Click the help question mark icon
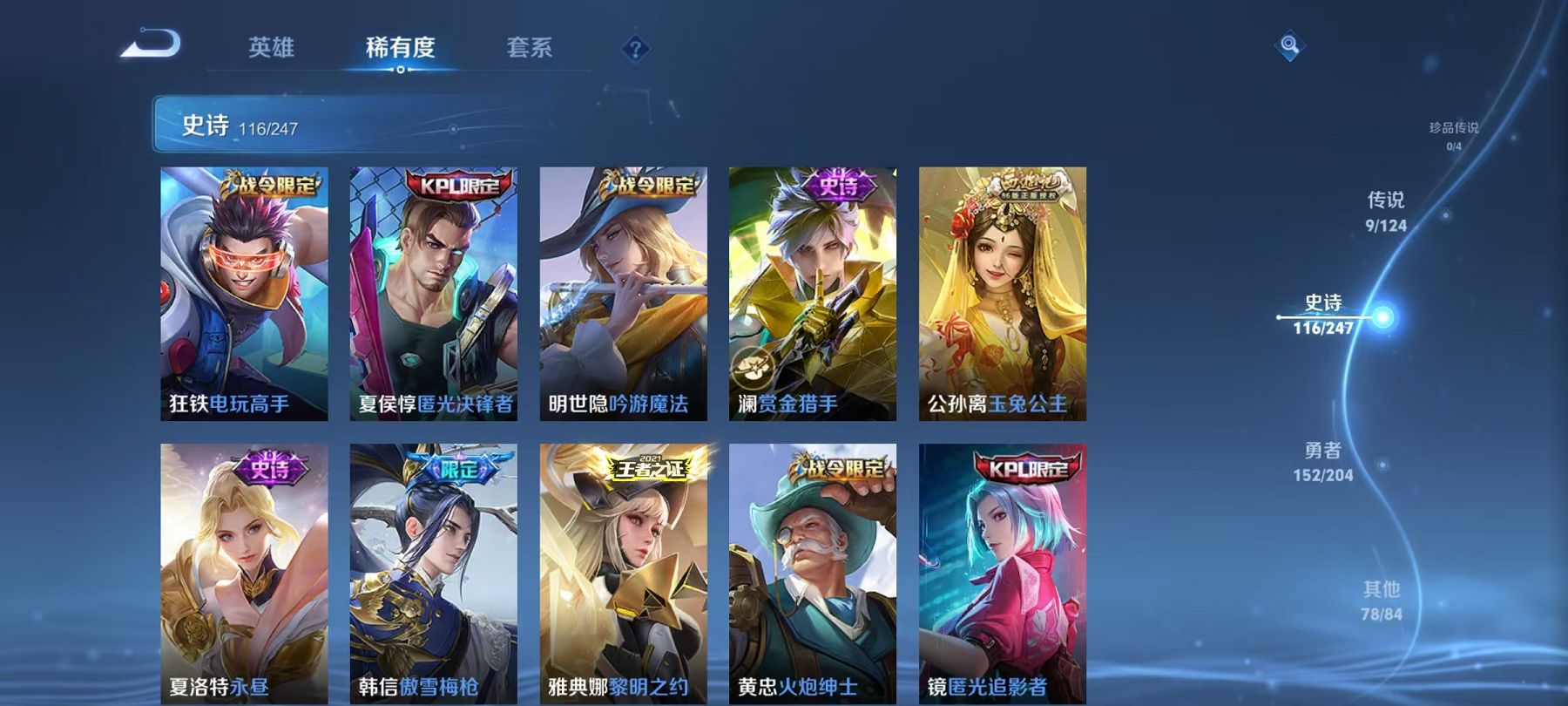The image size is (1568, 706). (x=635, y=50)
